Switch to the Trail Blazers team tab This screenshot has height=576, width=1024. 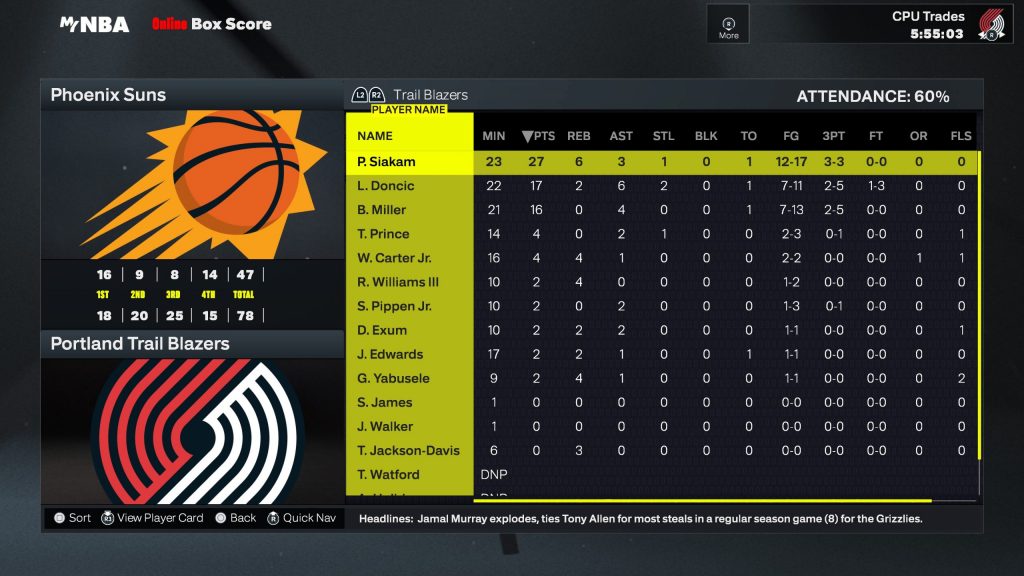coord(430,95)
